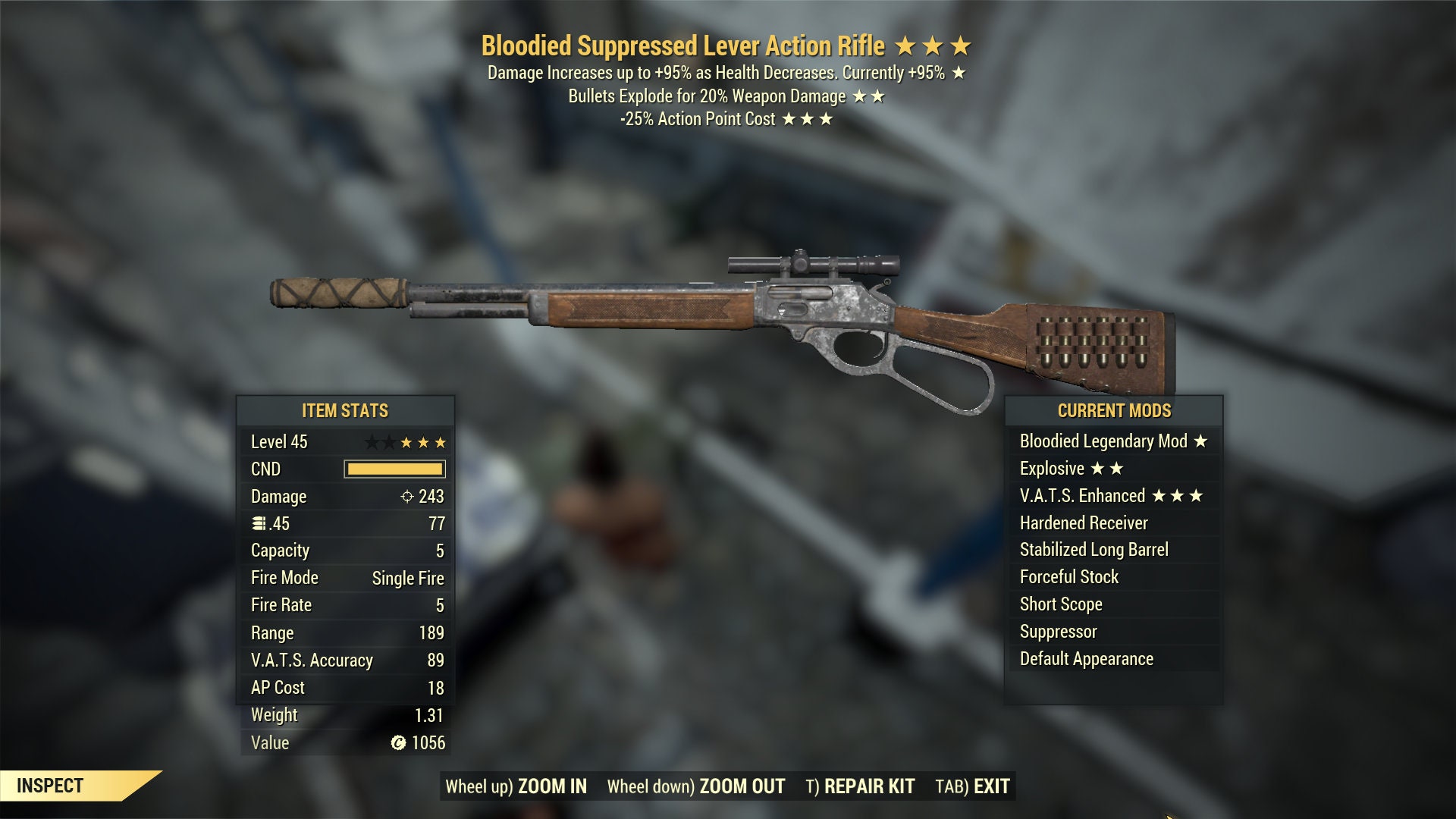1456x819 pixels.
Task: Click 'ZOOM IN' at the bottom bar
Action: [x=551, y=786]
